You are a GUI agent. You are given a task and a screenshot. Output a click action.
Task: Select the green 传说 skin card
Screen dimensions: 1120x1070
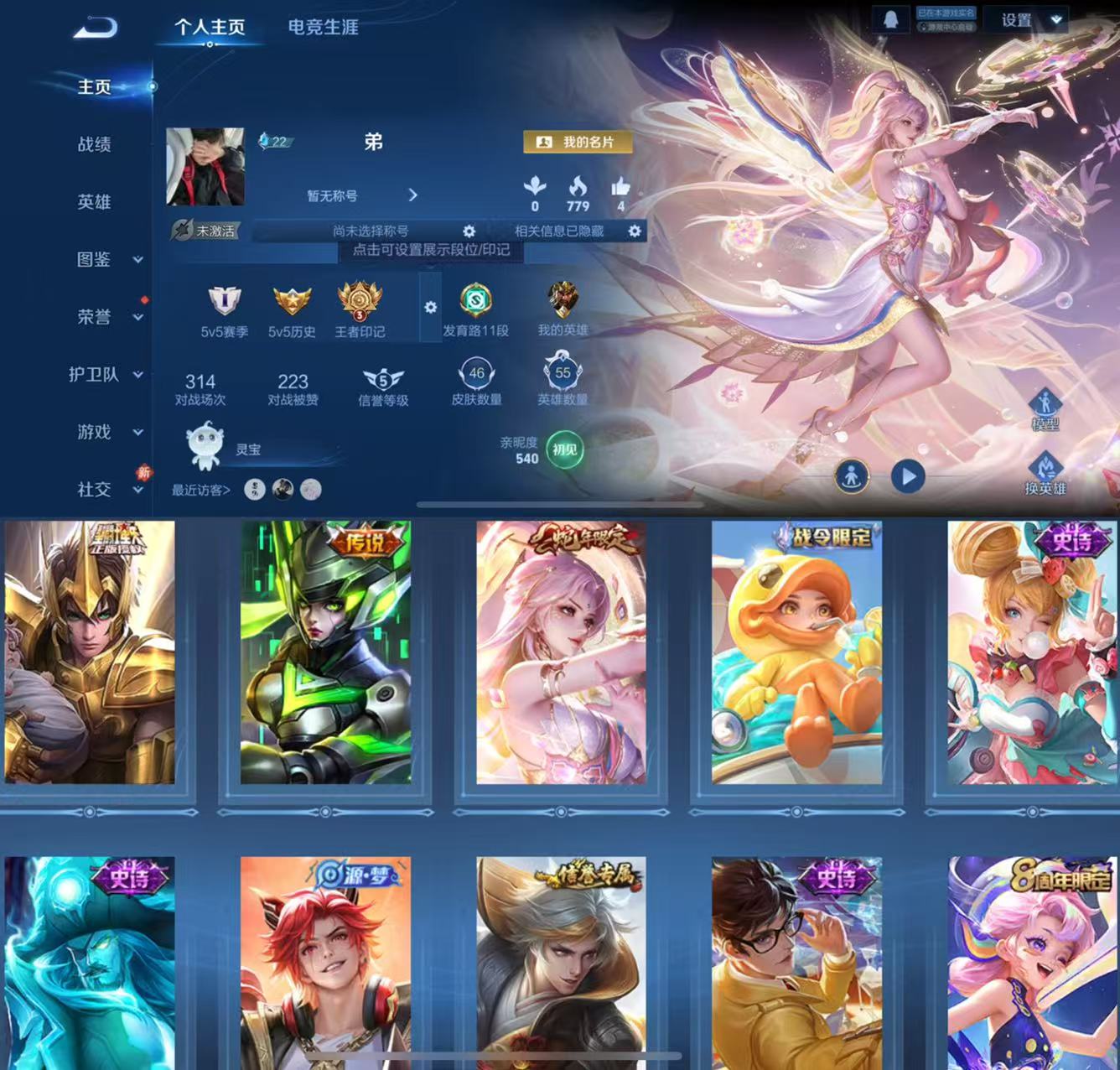coord(325,652)
